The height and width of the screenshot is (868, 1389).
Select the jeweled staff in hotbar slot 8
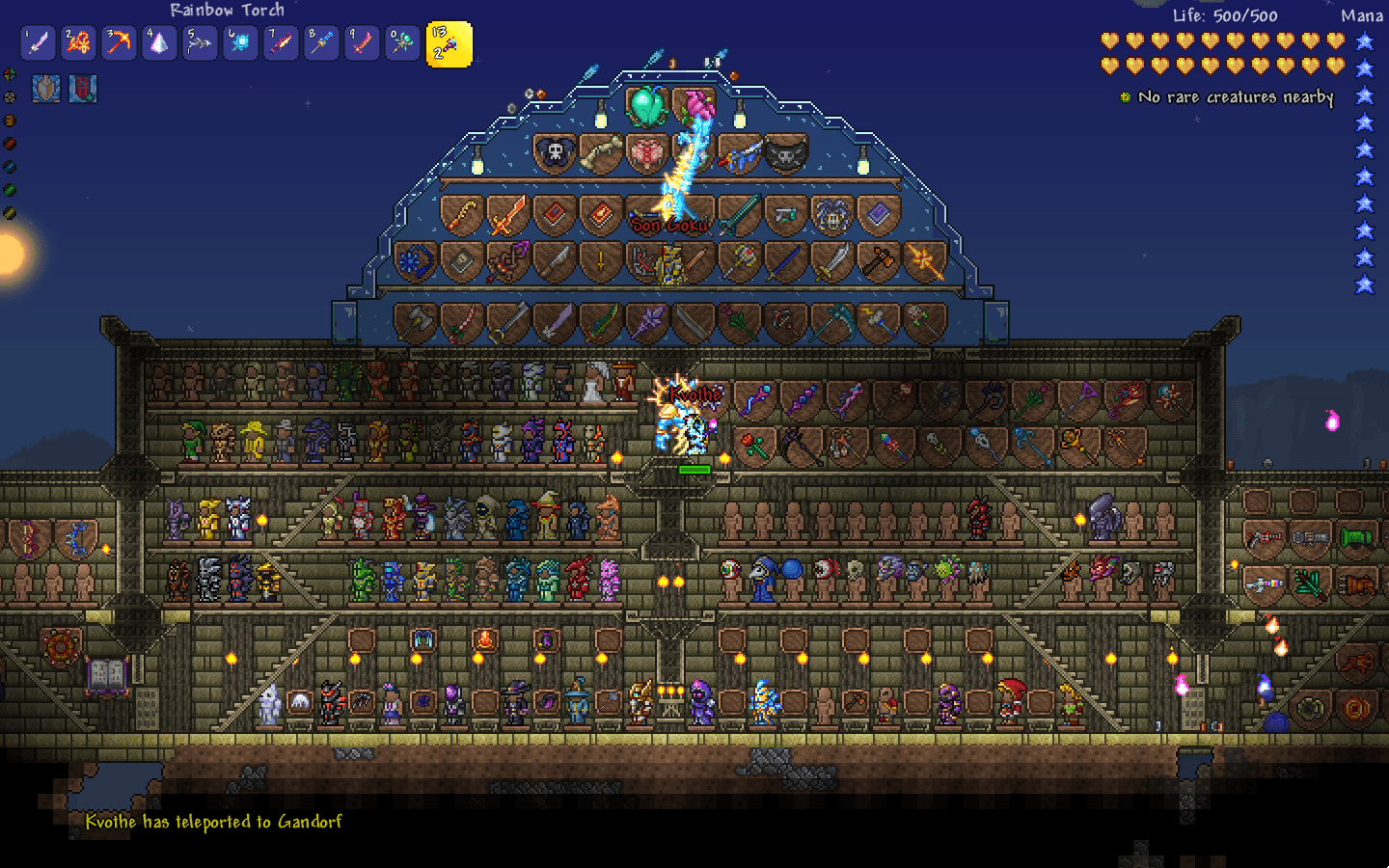(321, 42)
